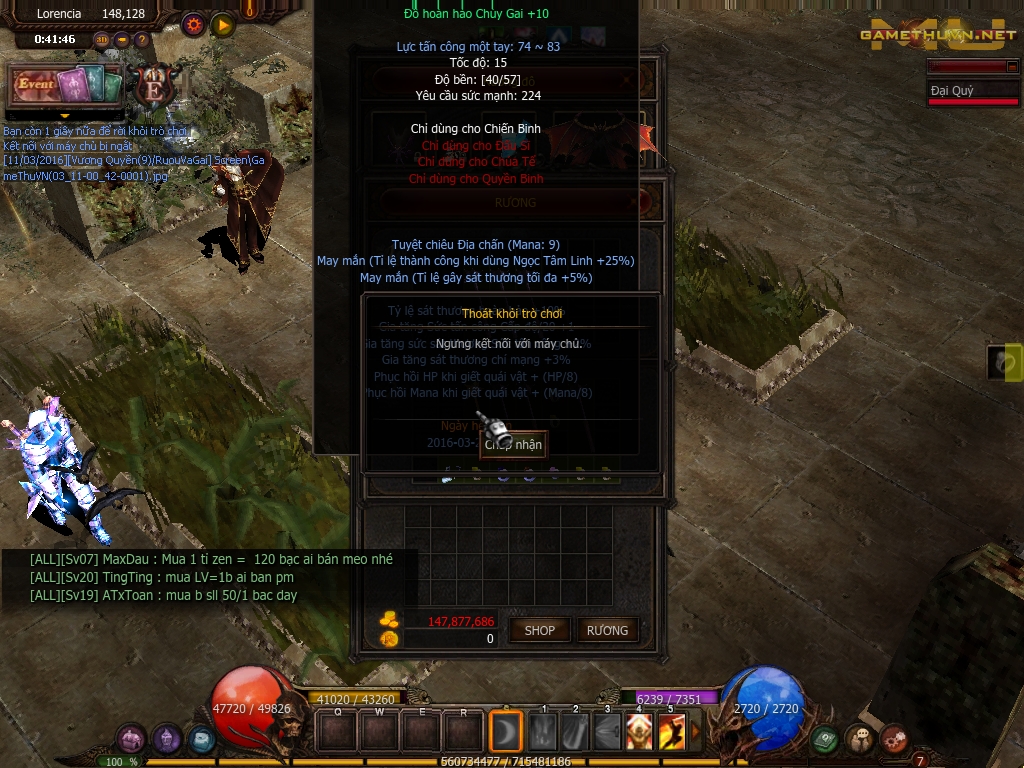Use the skill in hotbar slot 3
1024x768 pixels.
[x=607, y=732]
